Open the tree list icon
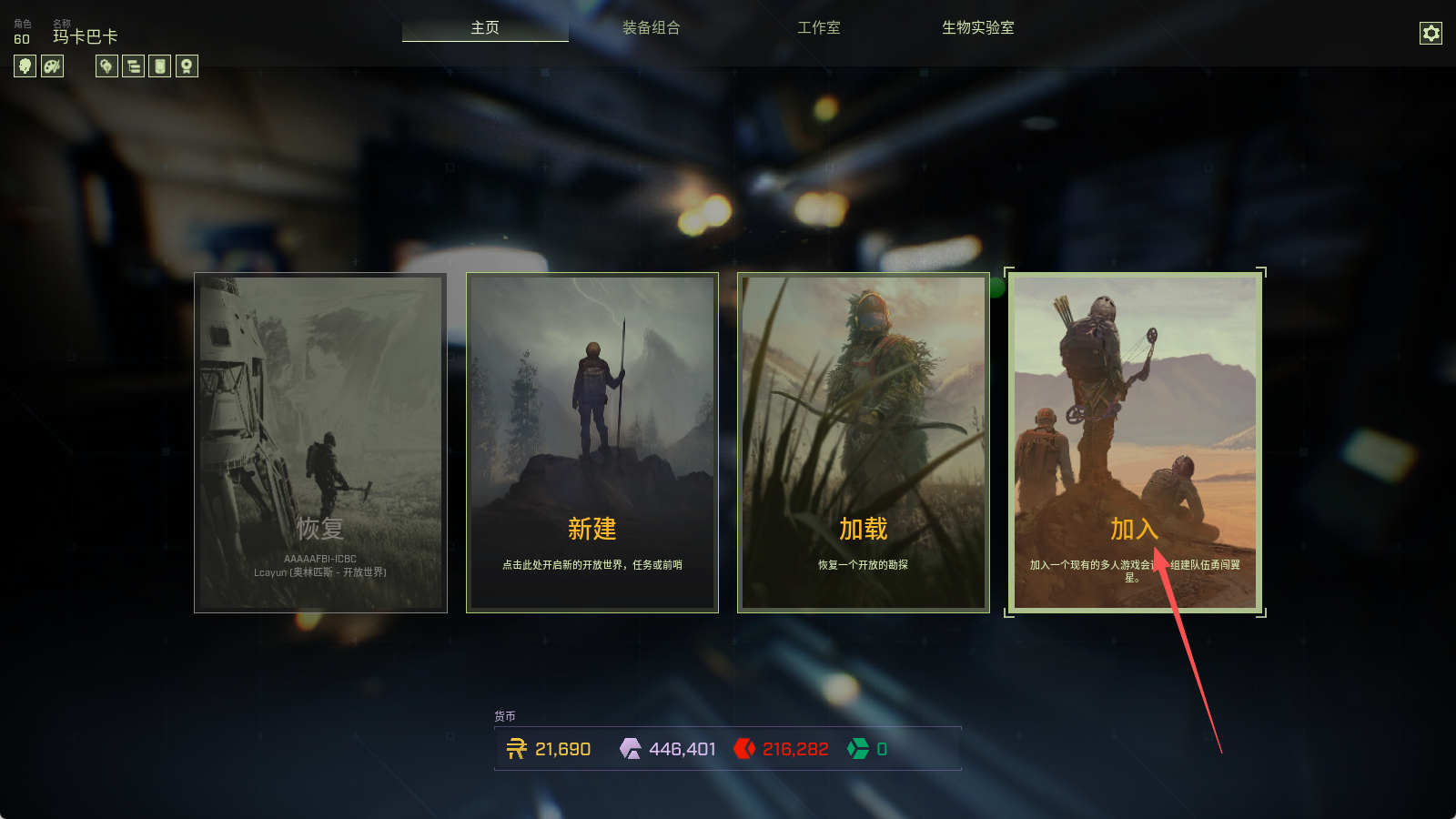The height and width of the screenshot is (819, 1456). (x=134, y=66)
